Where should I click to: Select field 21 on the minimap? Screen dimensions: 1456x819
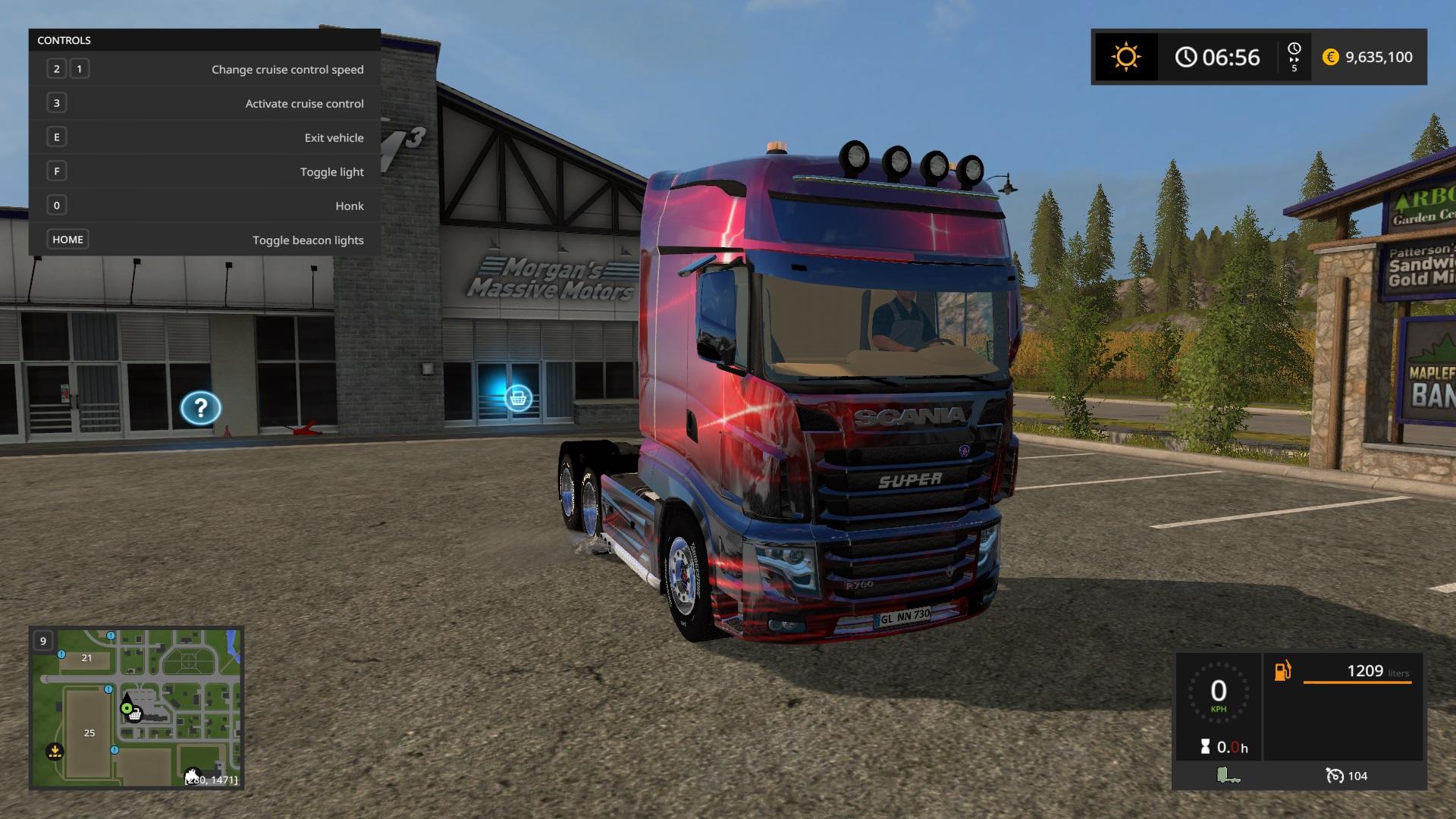pyautogui.click(x=86, y=657)
